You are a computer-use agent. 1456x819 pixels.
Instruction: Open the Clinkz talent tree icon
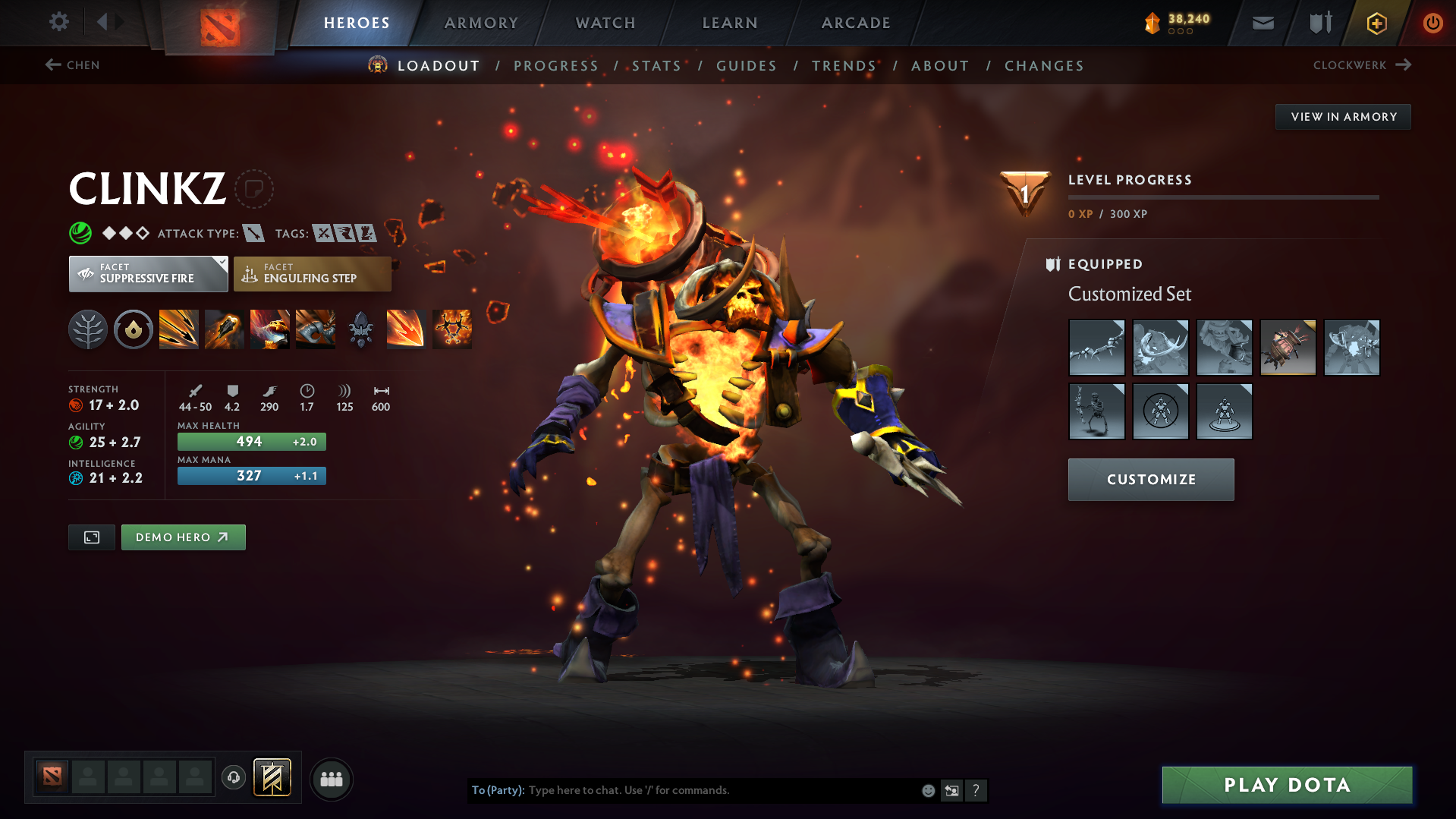coord(88,329)
